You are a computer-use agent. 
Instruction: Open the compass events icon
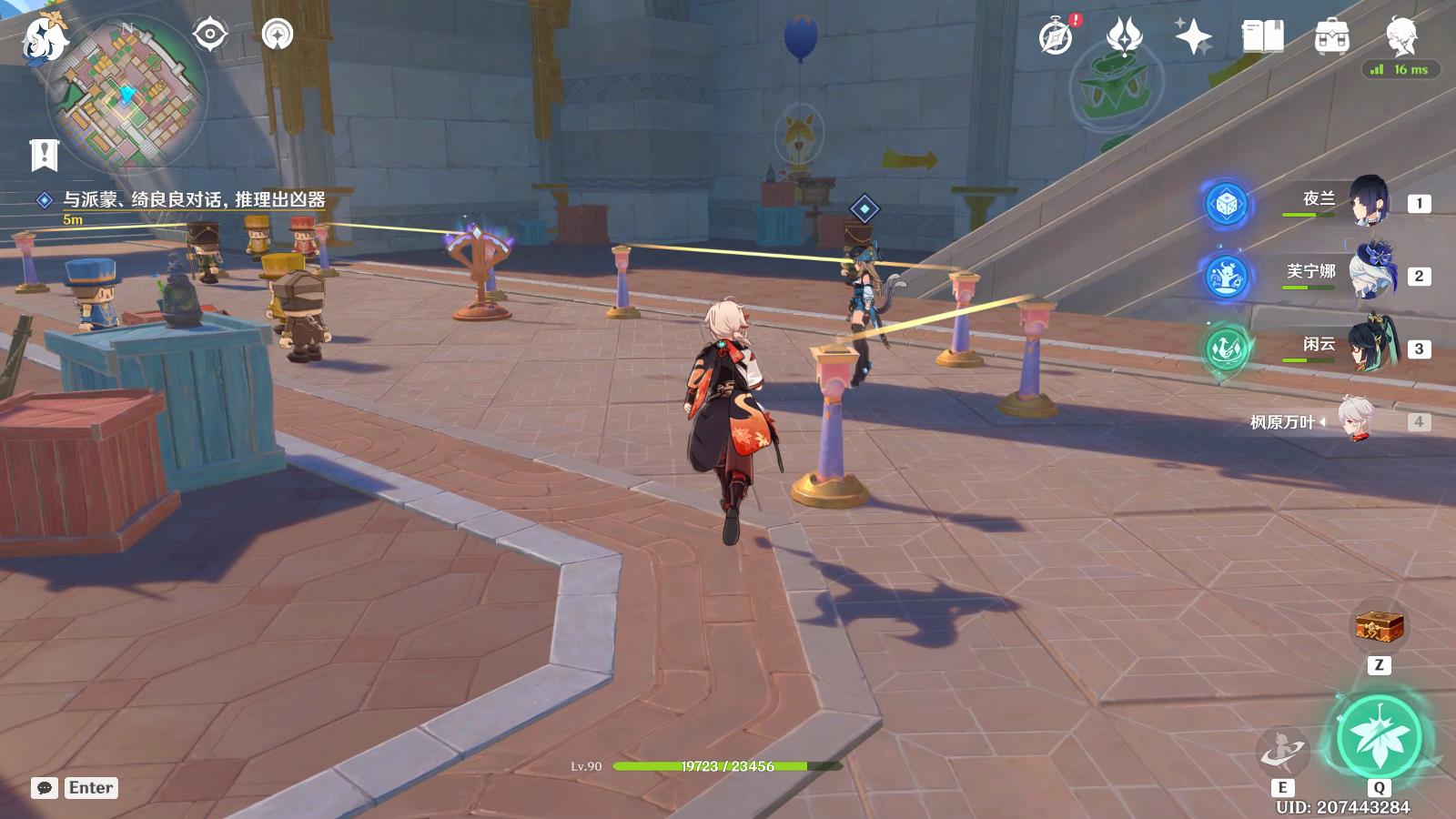click(x=1057, y=37)
